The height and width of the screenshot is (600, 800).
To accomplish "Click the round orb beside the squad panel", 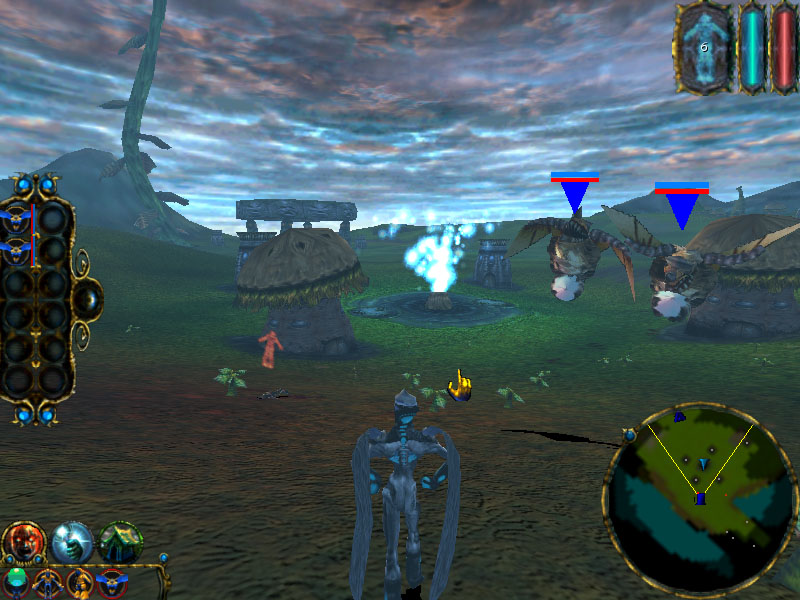I will click(87, 298).
